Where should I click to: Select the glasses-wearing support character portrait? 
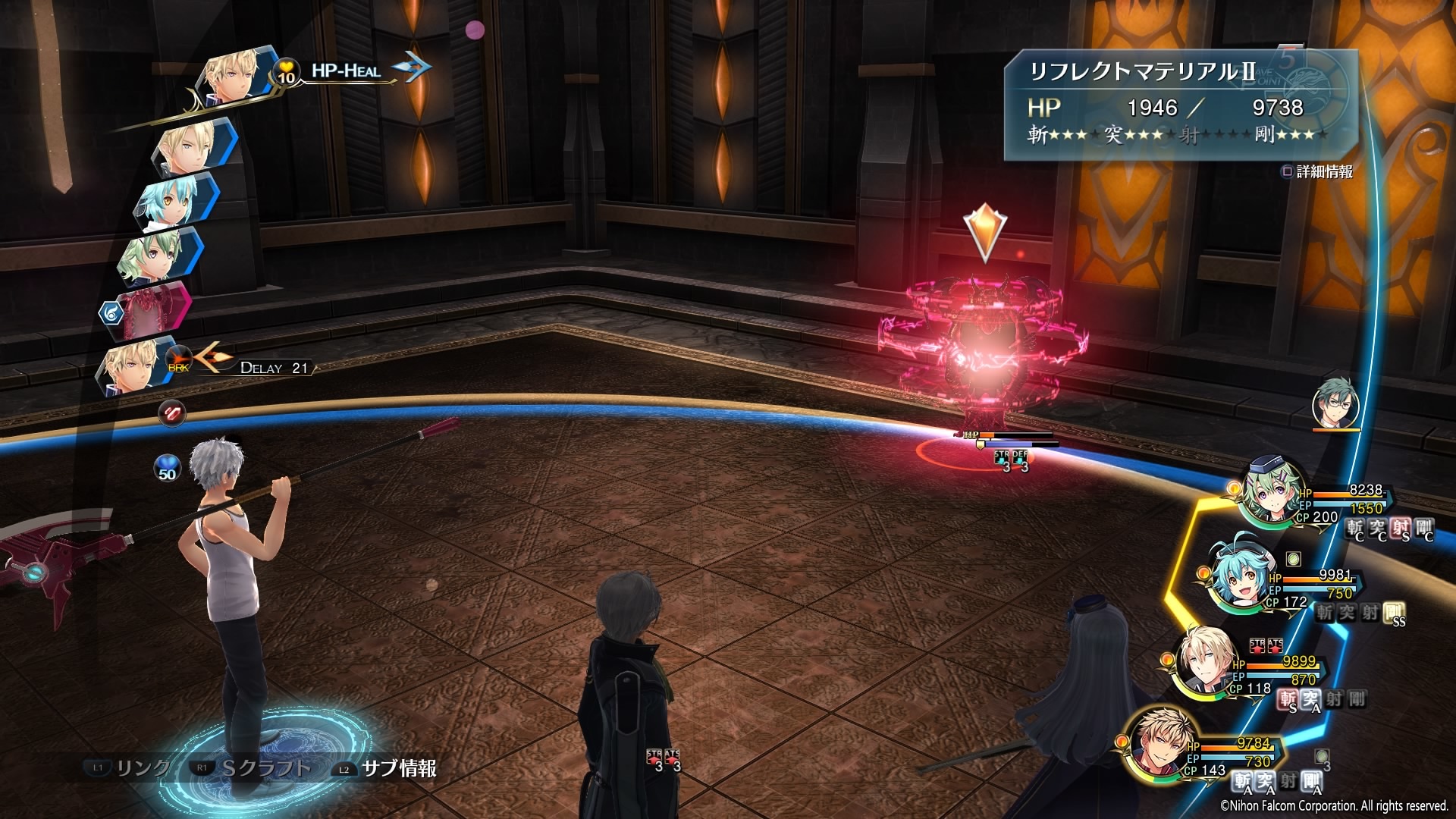pos(1335,404)
